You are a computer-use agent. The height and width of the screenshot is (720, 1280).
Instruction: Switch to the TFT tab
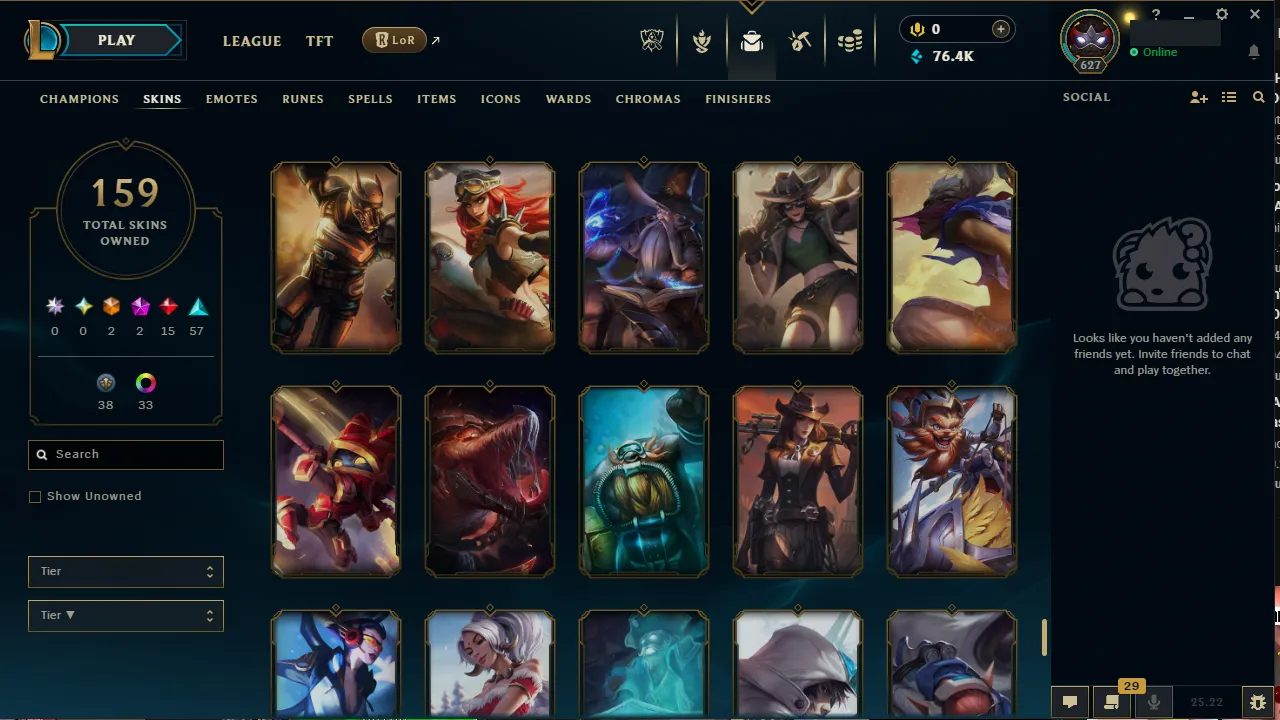319,41
